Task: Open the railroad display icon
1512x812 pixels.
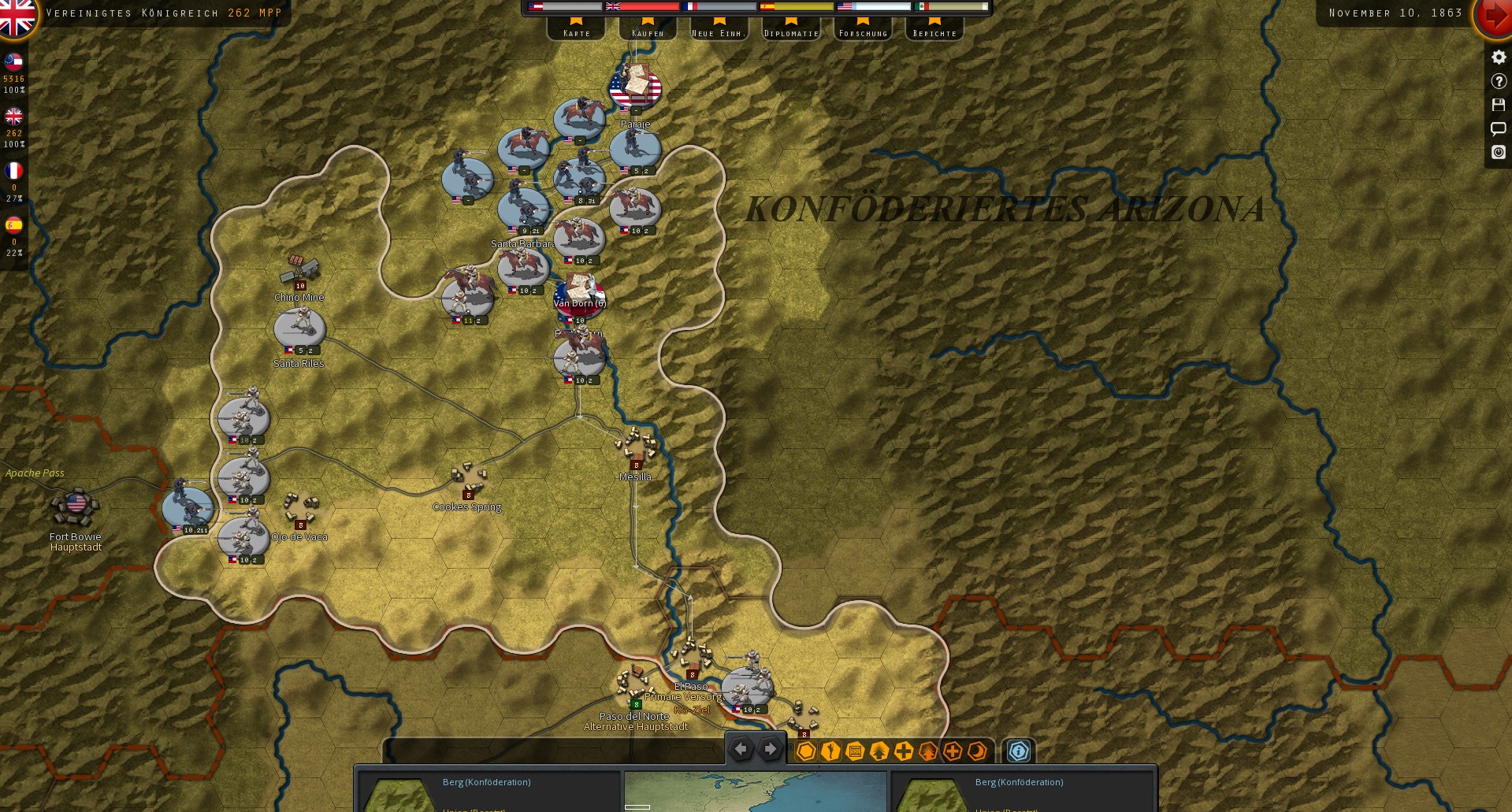Action: tap(856, 752)
